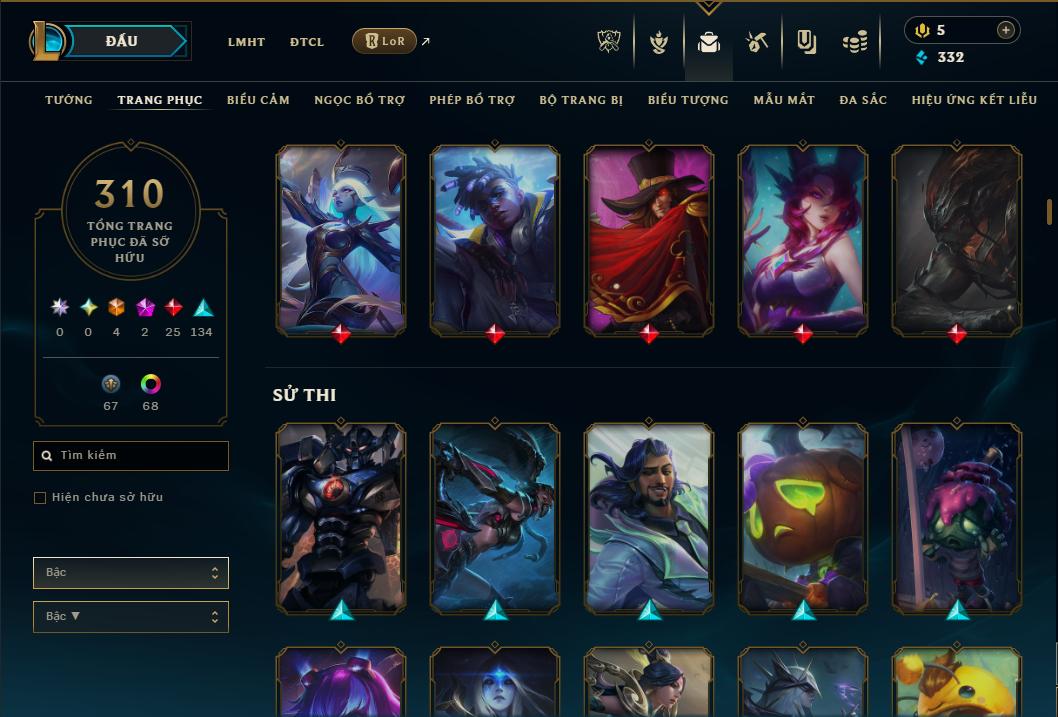This screenshot has width=1058, height=717.
Task: Show the NGỌC BỔ TRỢ tab
Action: point(359,100)
